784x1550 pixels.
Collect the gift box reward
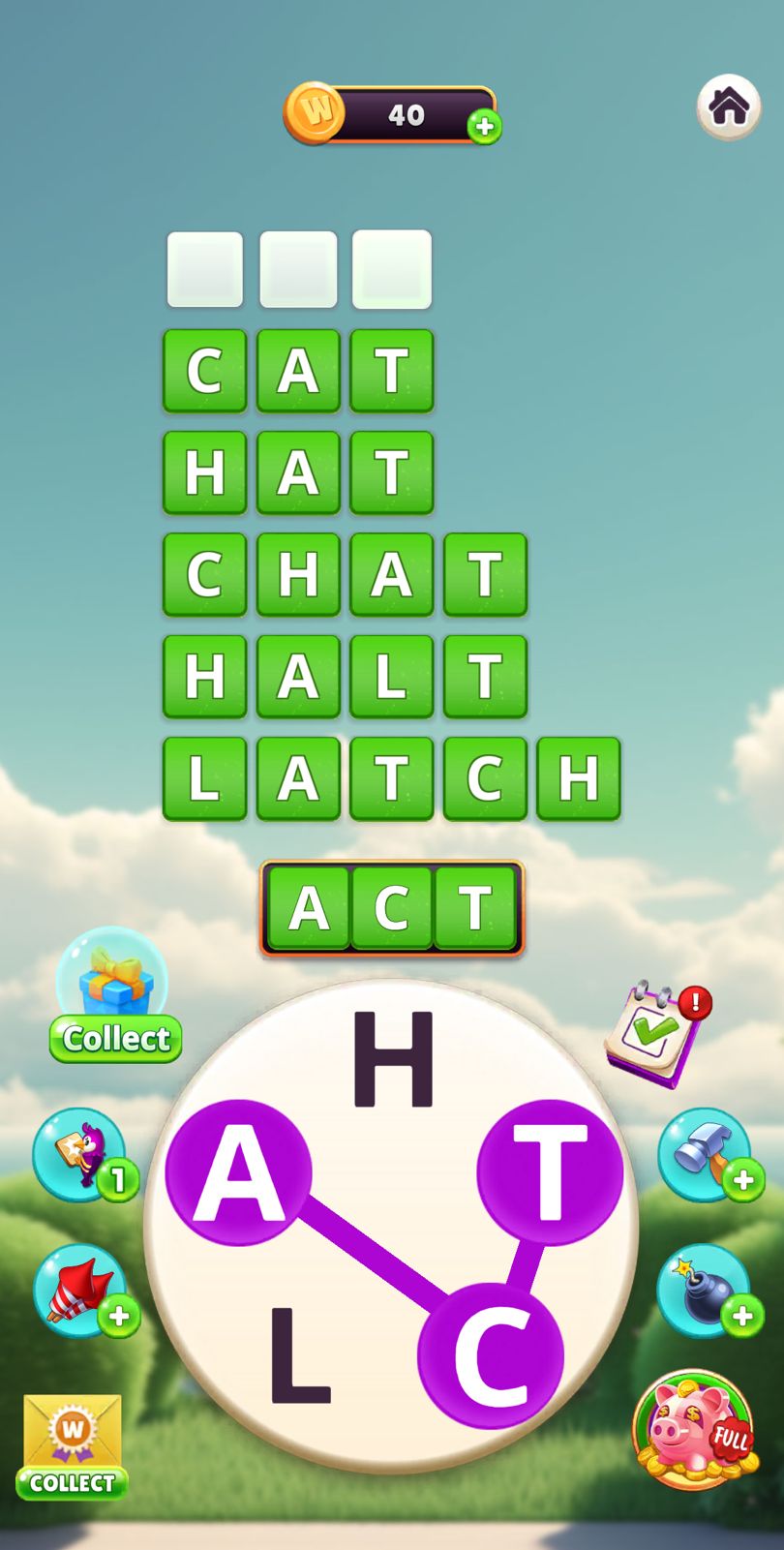(x=115, y=997)
